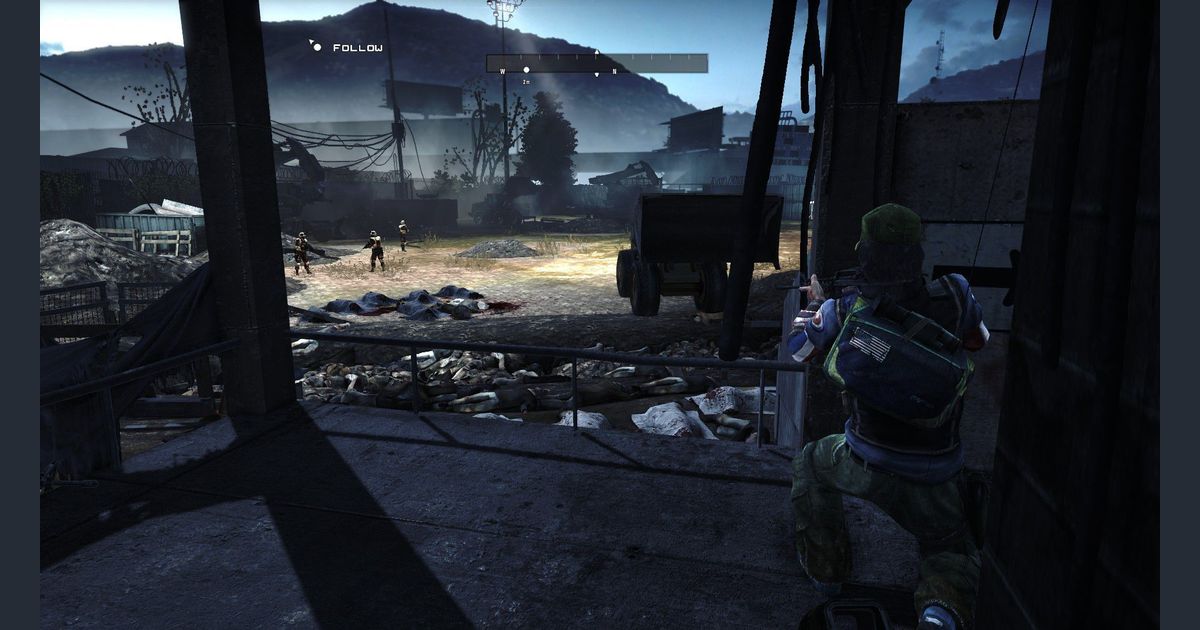
Task: Click the compass heading bar
Action: [597, 64]
